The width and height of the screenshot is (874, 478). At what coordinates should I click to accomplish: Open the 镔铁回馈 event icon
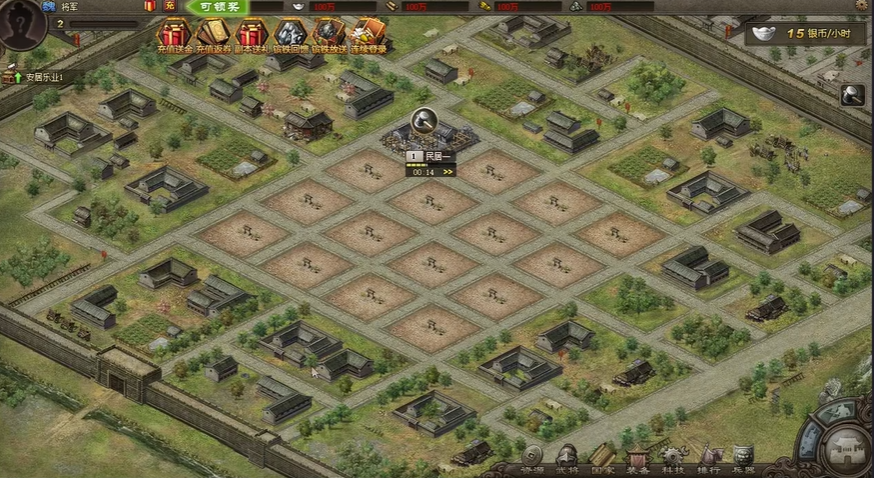tap(290, 35)
